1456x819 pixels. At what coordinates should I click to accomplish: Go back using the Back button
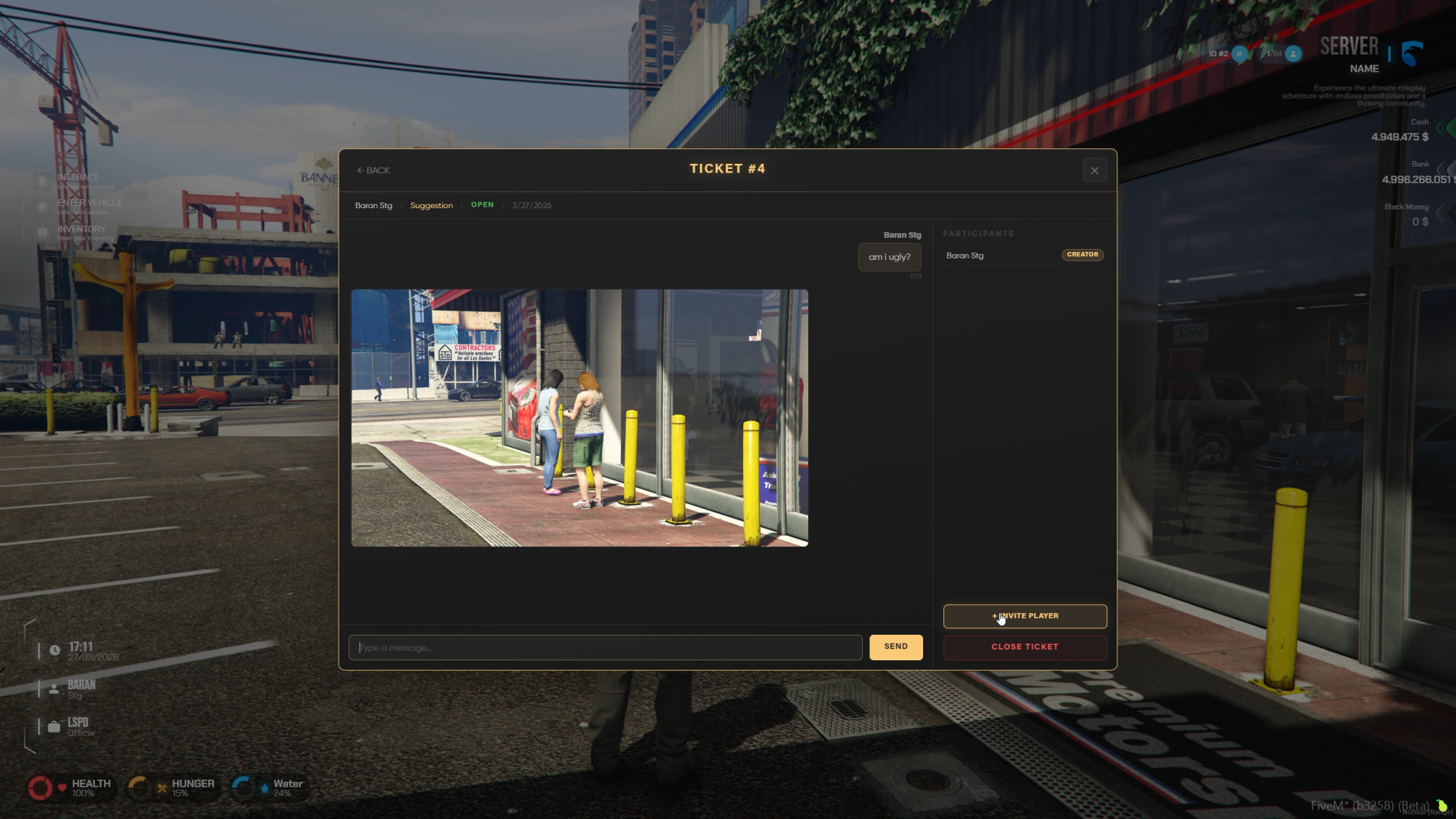(373, 170)
